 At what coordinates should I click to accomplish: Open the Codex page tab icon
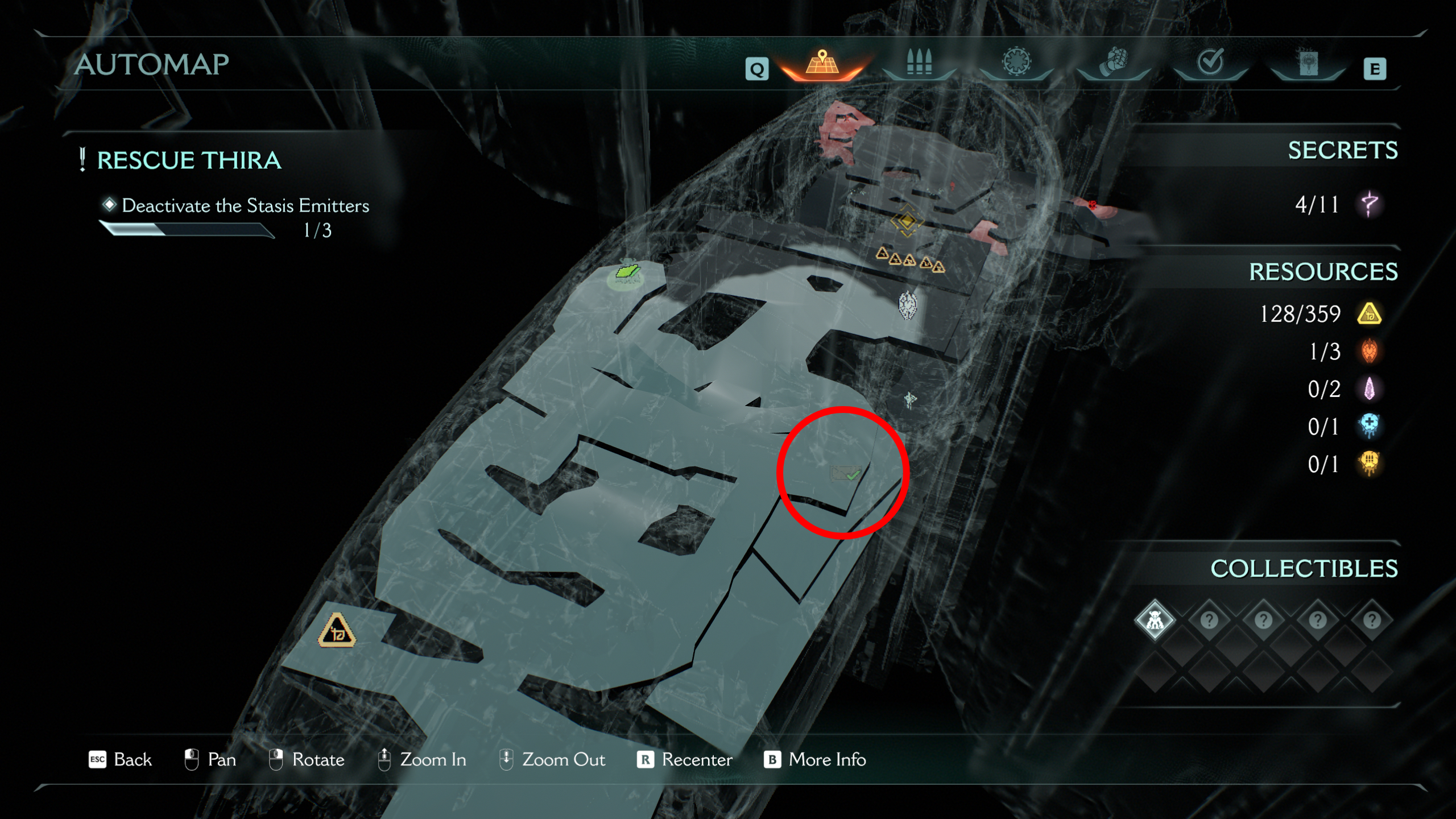coord(1308,64)
